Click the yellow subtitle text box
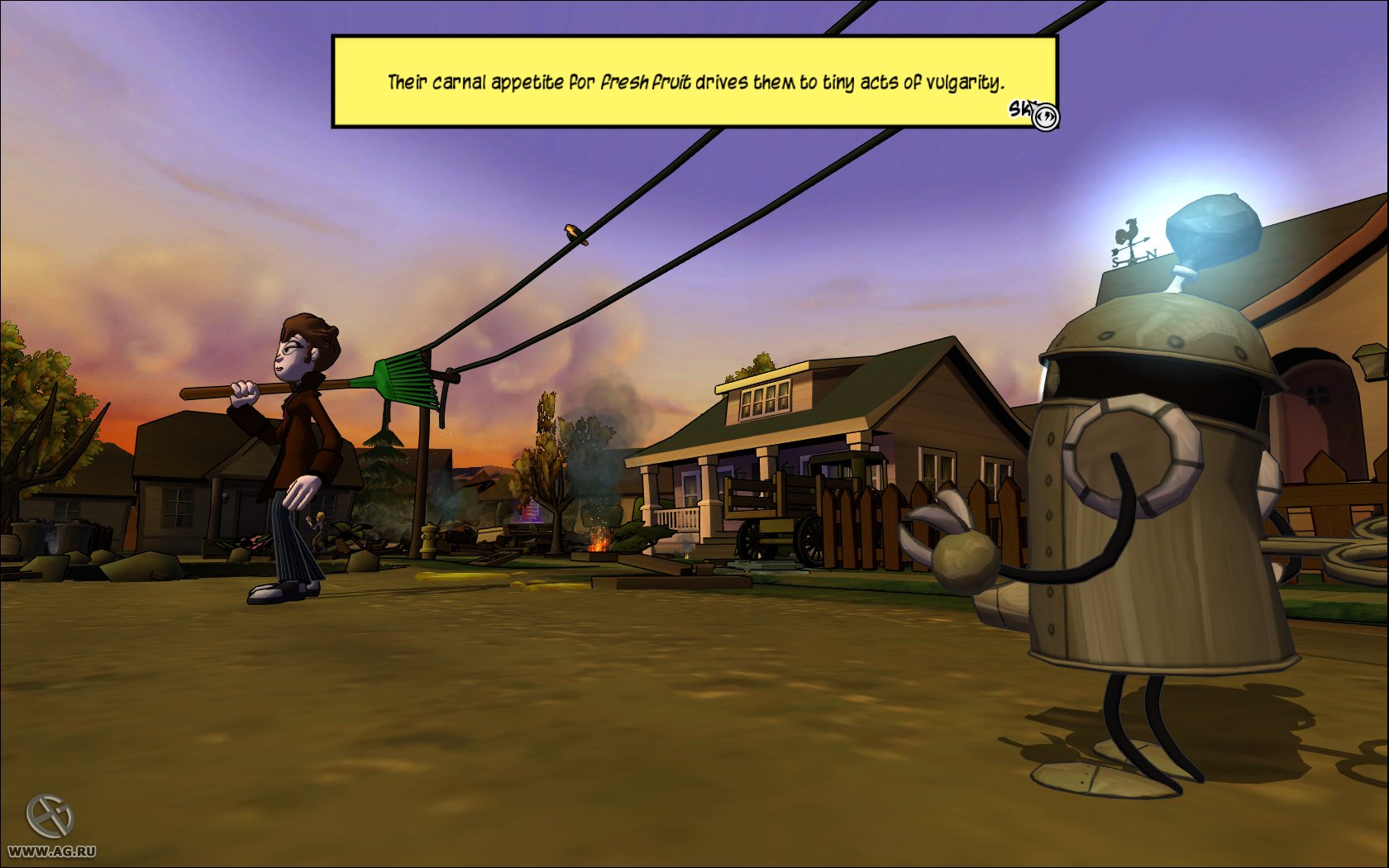 coord(694,82)
